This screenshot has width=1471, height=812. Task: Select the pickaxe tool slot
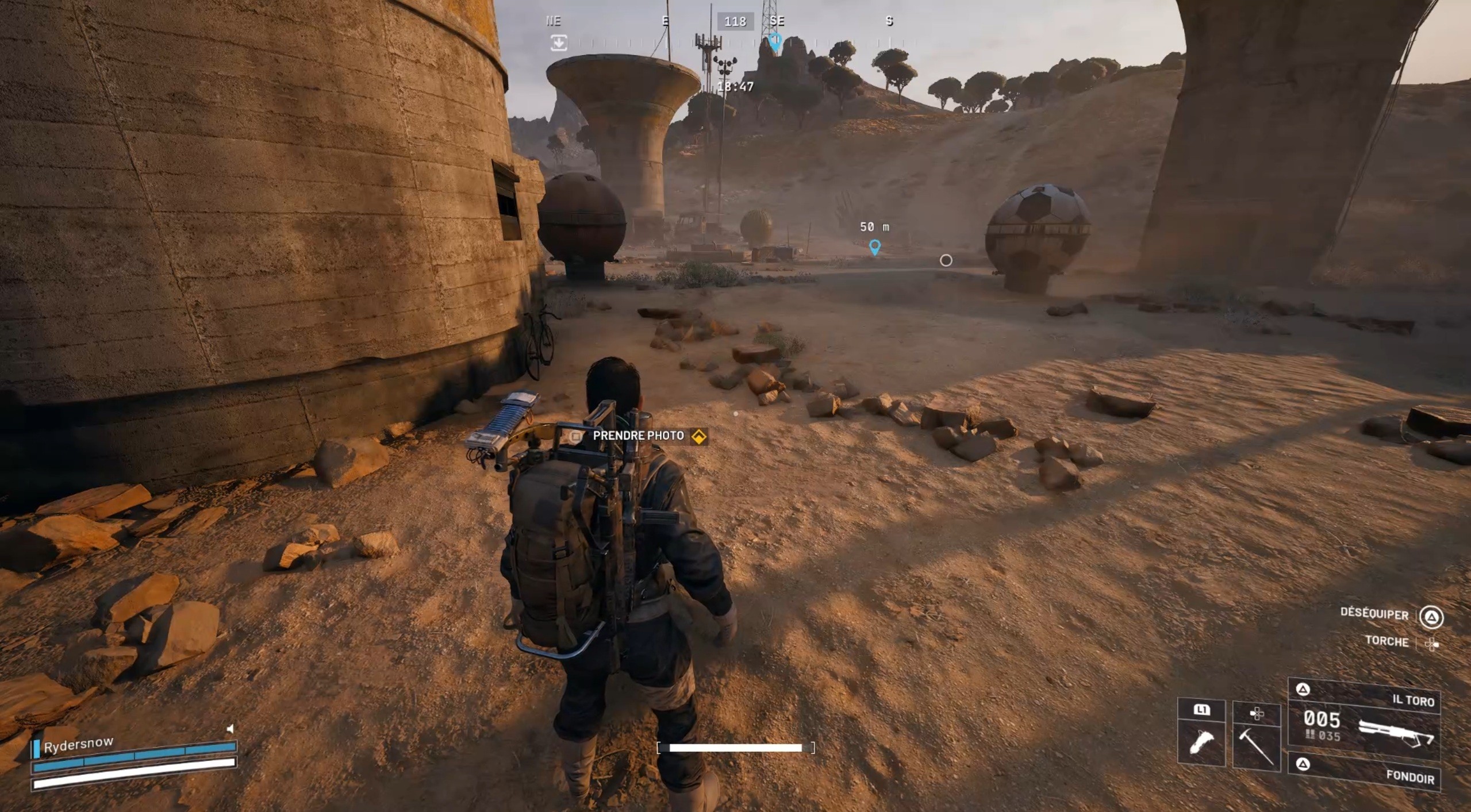[1257, 738]
